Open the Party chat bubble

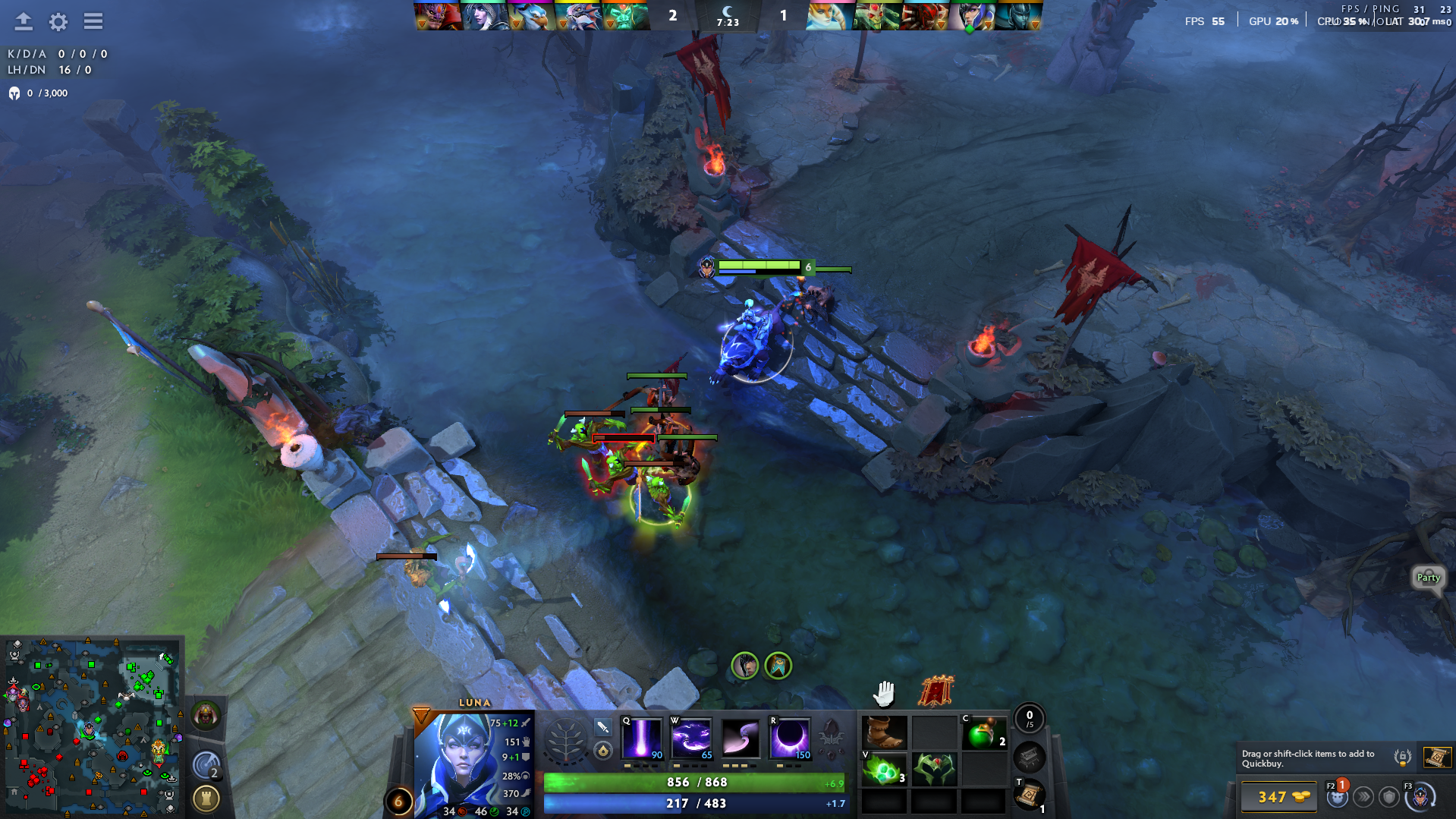(x=1428, y=578)
